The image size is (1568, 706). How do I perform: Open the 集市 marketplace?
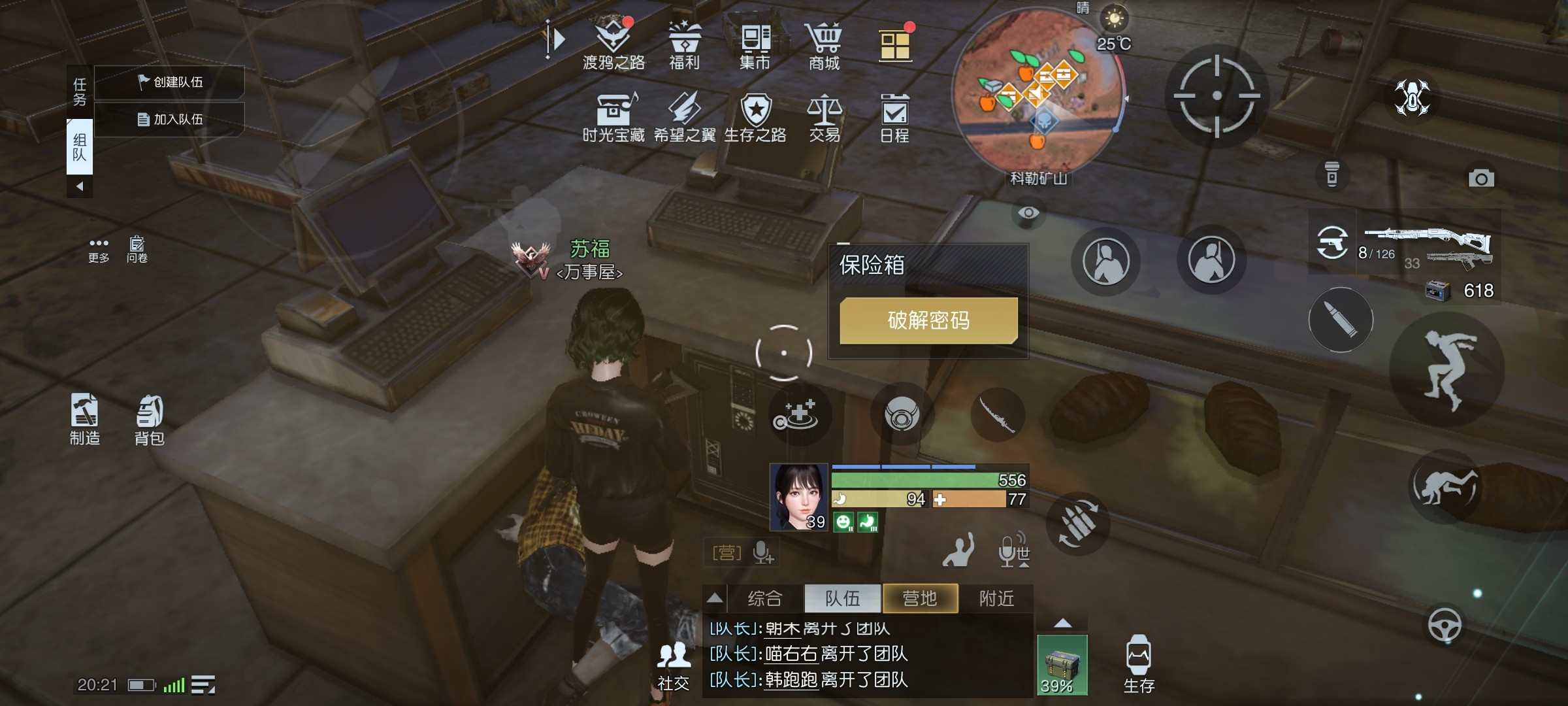(x=755, y=43)
